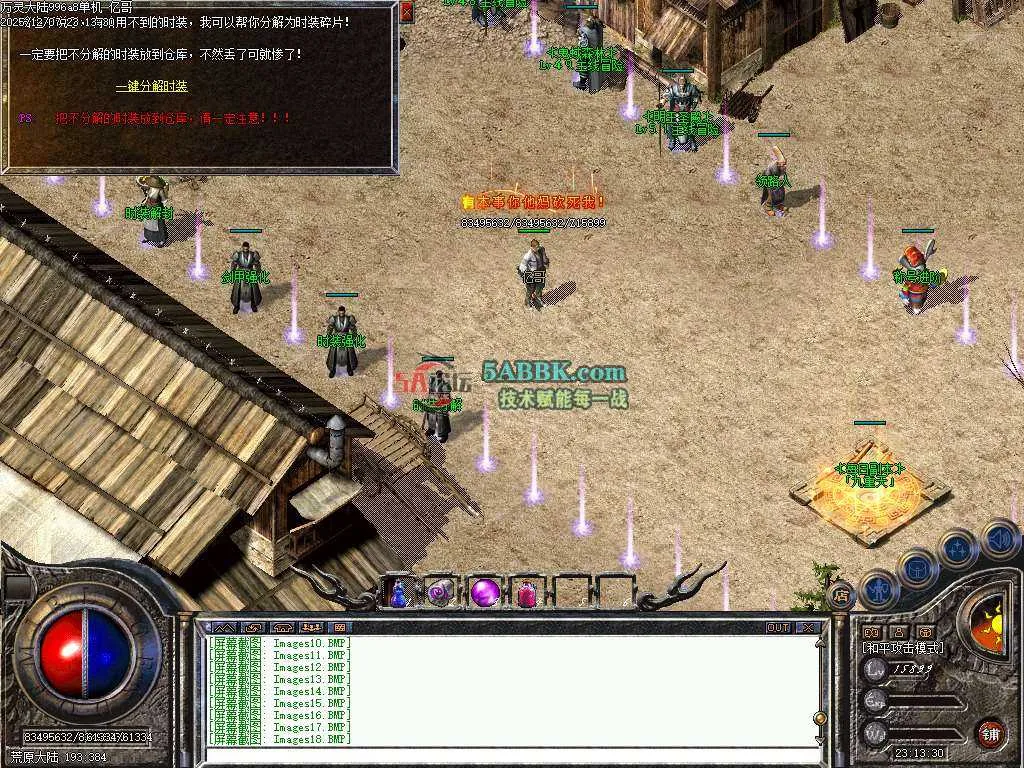Open the bag round button
This screenshot has height=768, width=1024.
(x=918, y=569)
